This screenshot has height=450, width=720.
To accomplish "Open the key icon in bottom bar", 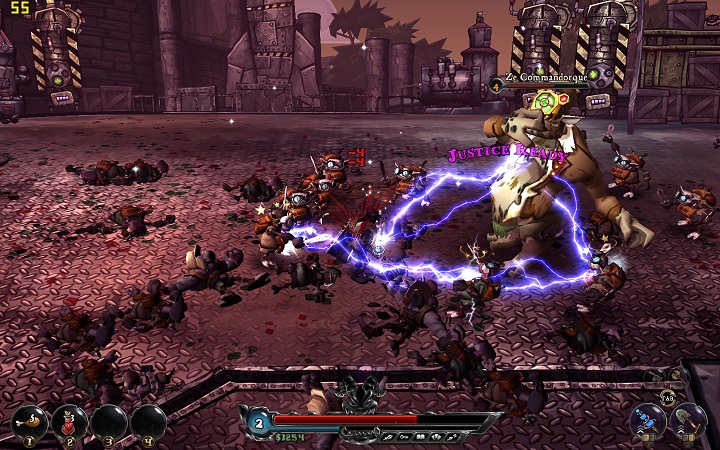I will point(402,437).
